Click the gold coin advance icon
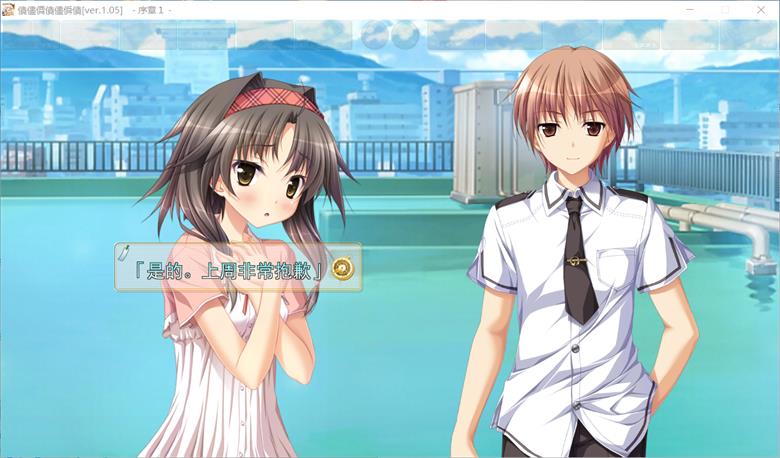The image size is (780, 458). coord(343,268)
